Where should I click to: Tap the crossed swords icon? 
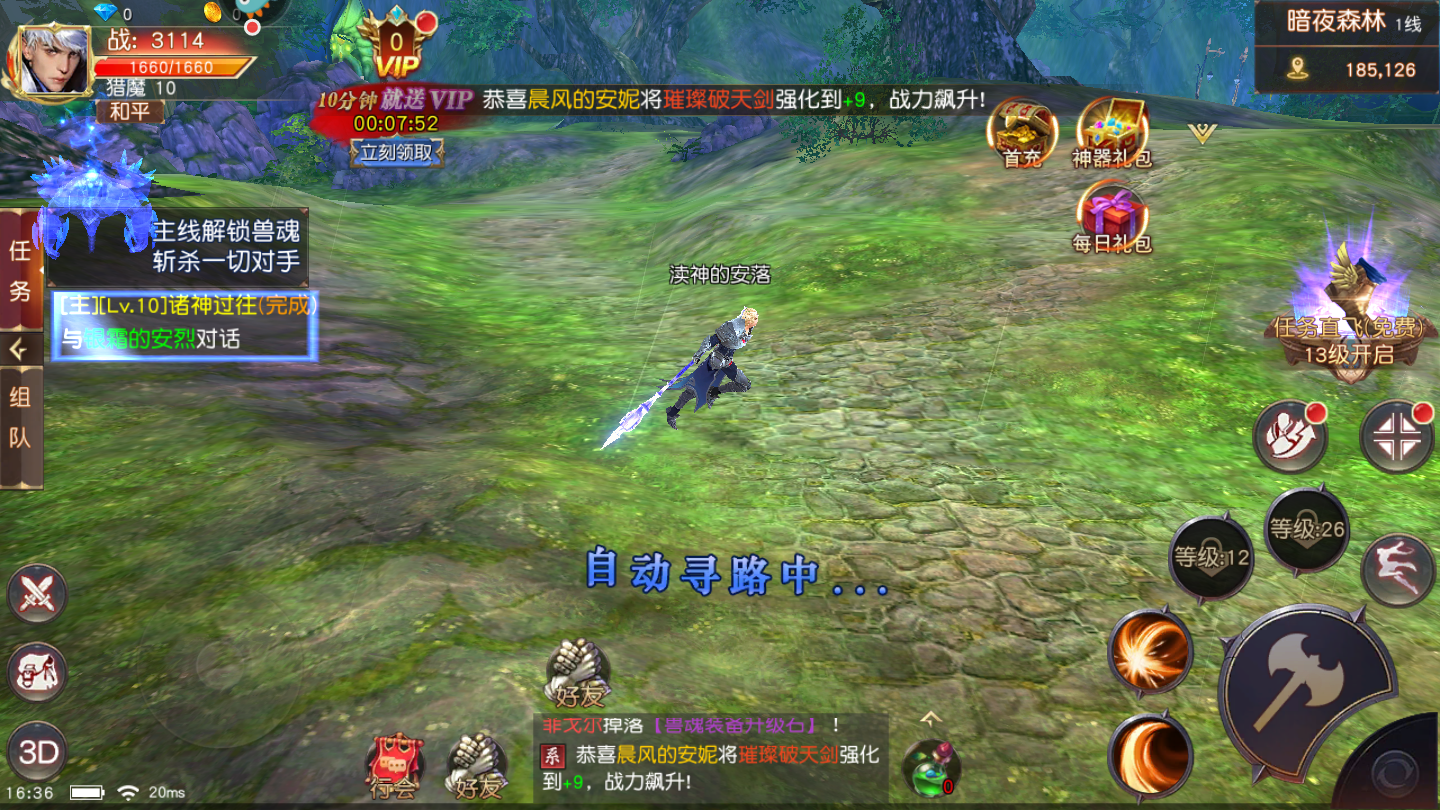(x=38, y=594)
